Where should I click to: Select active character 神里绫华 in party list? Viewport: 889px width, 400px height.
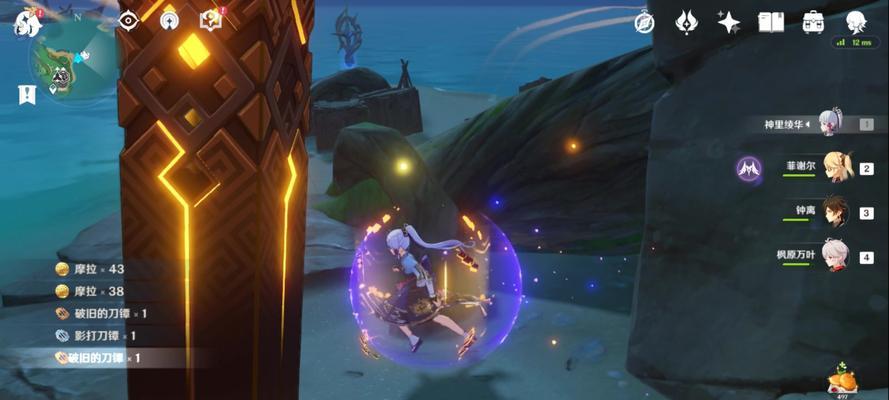pyautogui.click(x=832, y=124)
